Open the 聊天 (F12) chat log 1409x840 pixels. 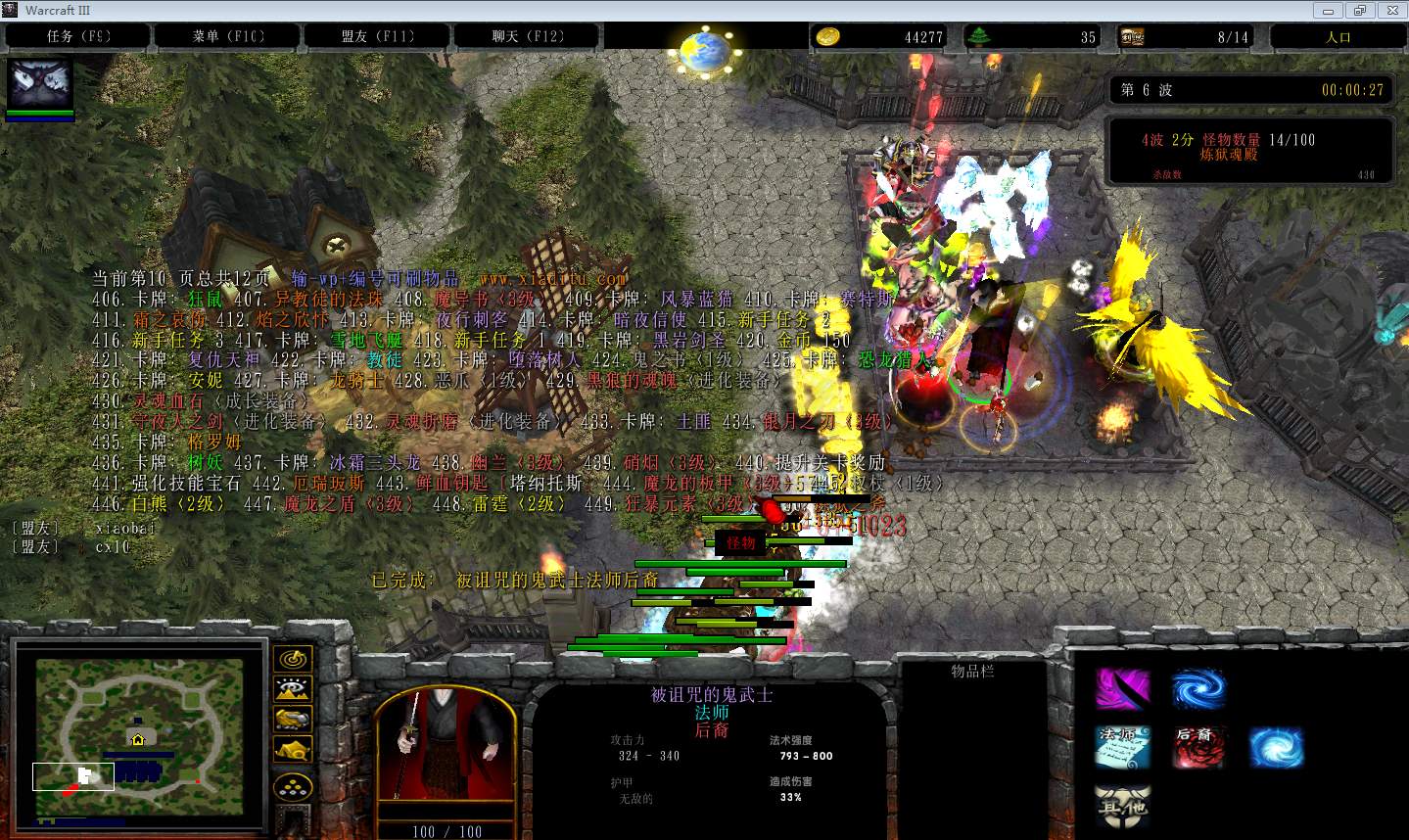pos(528,36)
